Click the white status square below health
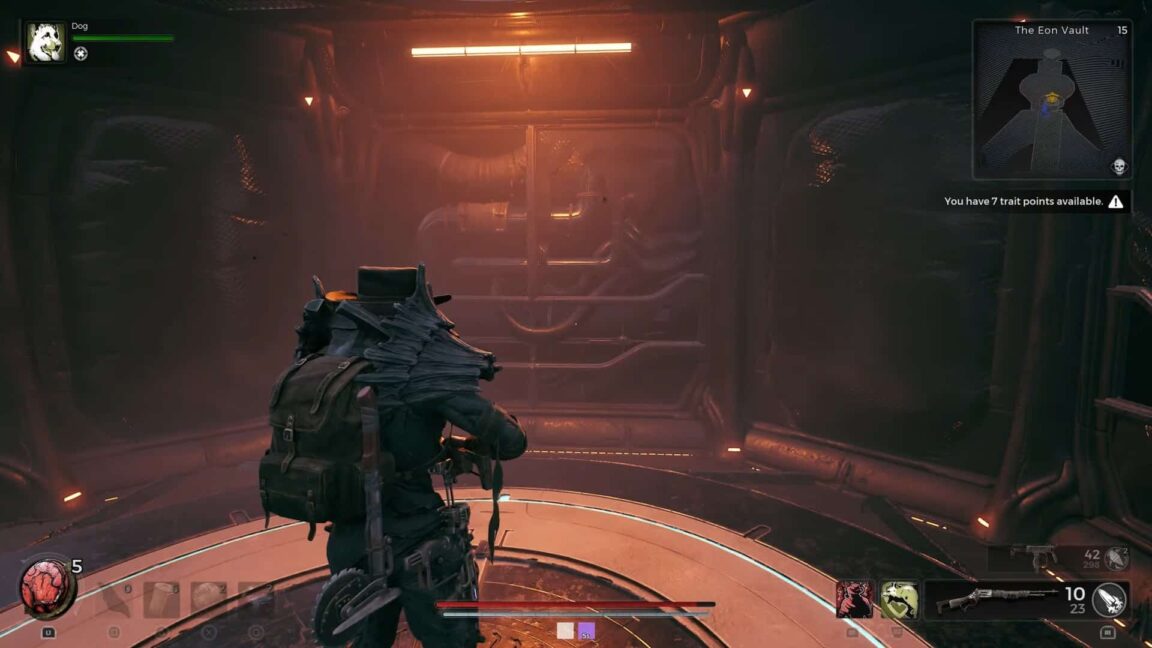Image resolution: width=1152 pixels, height=648 pixels. [566, 630]
